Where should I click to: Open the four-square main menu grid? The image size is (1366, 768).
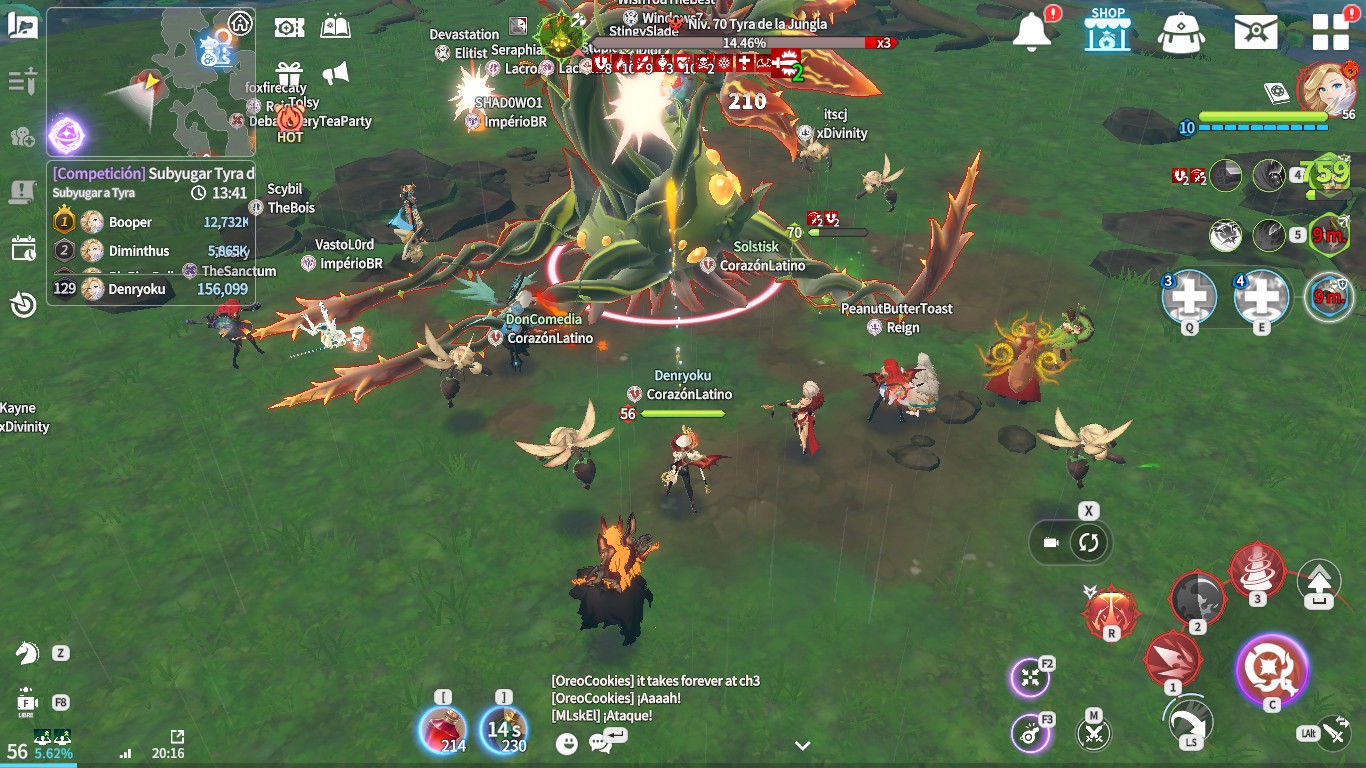tap(1330, 32)
